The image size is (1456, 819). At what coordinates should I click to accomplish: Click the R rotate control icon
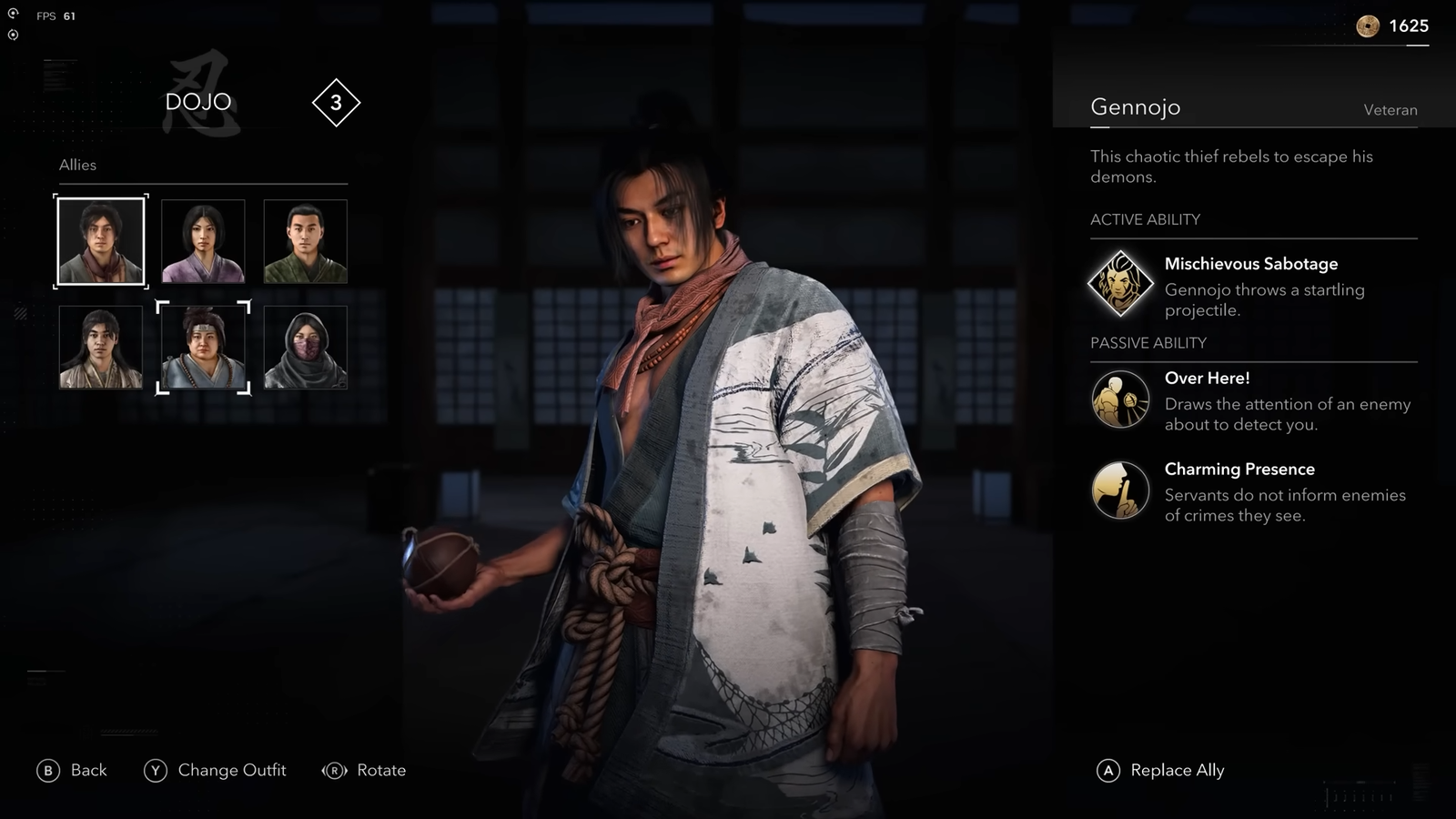click(x=336, y=770)
